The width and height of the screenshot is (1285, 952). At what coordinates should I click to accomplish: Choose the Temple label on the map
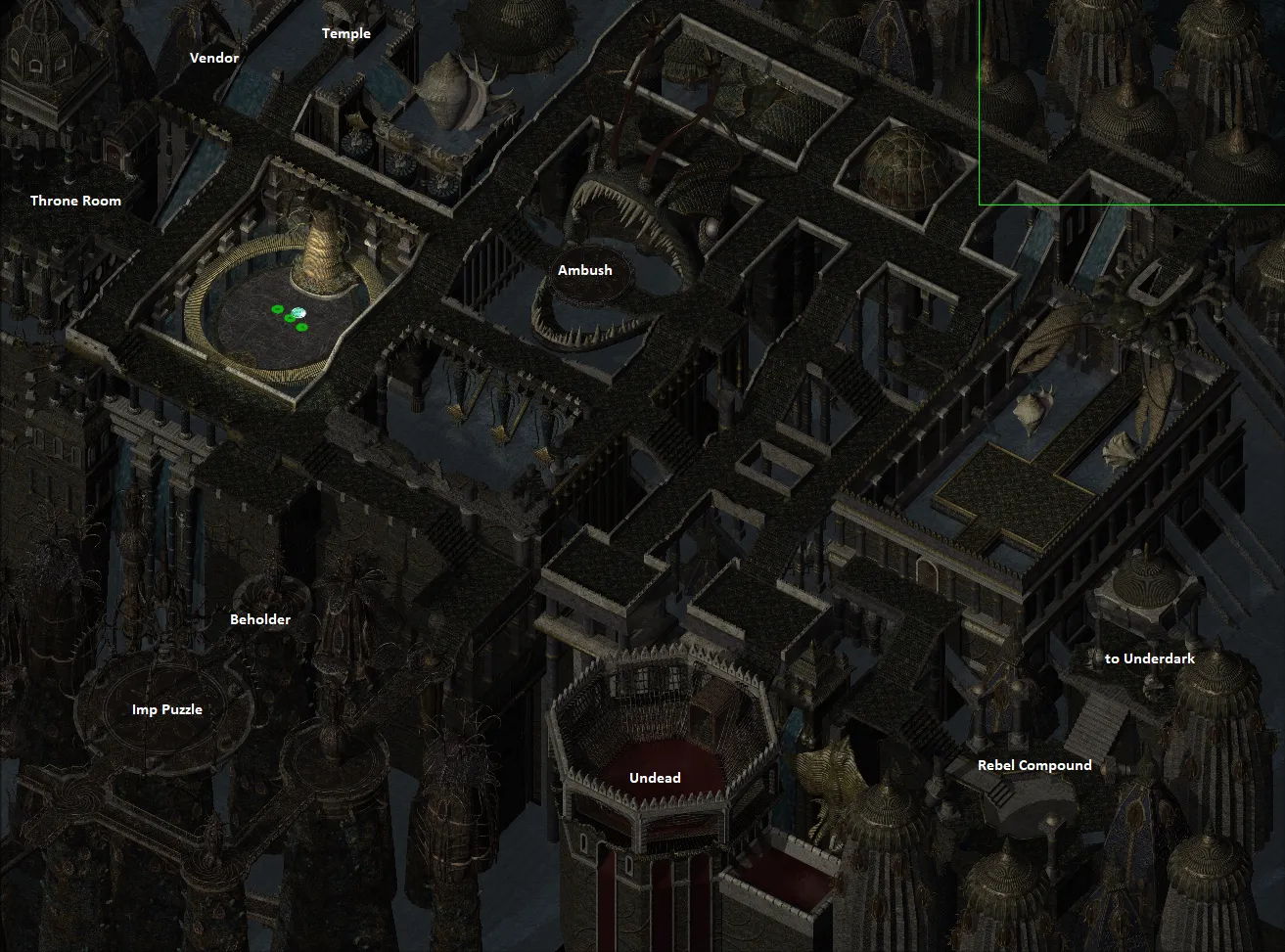[346, 33]
